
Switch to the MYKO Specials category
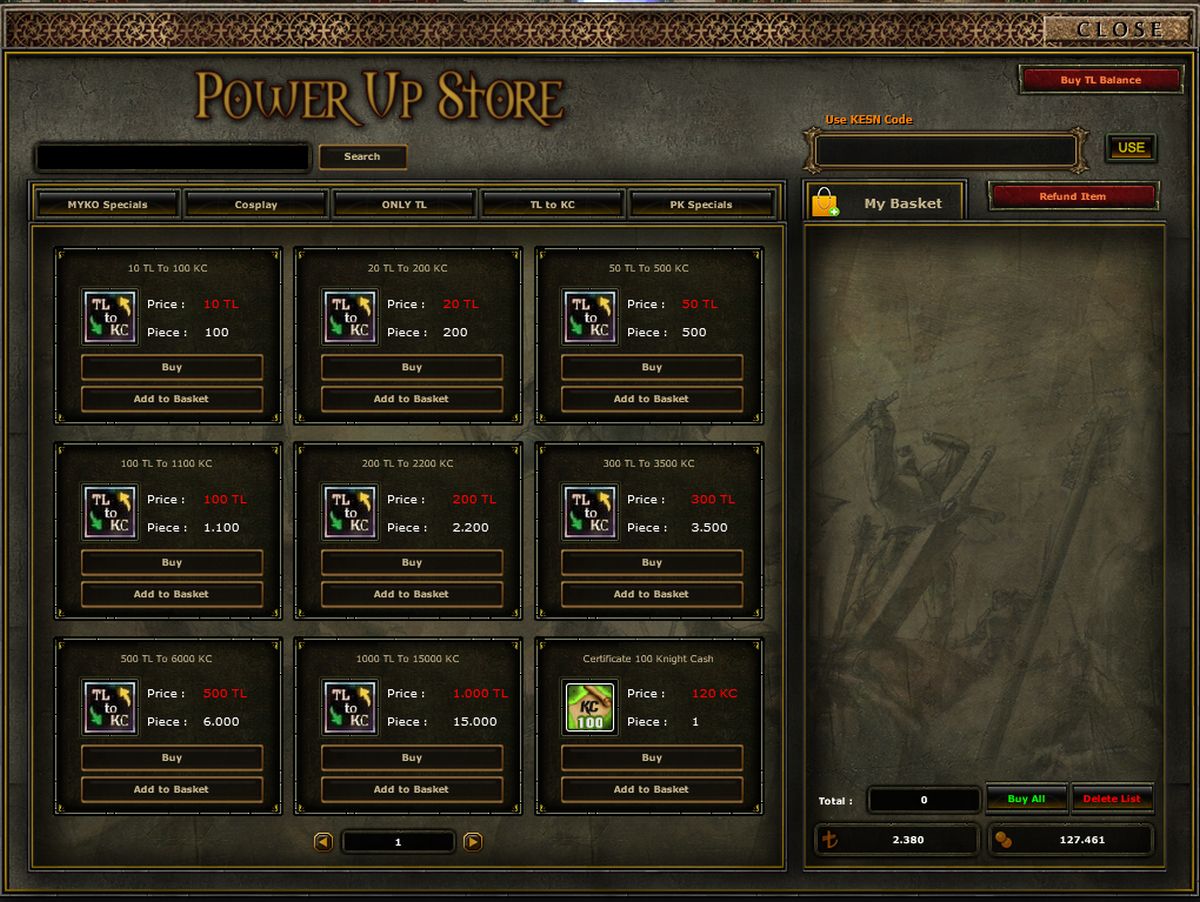pos(107,204)
